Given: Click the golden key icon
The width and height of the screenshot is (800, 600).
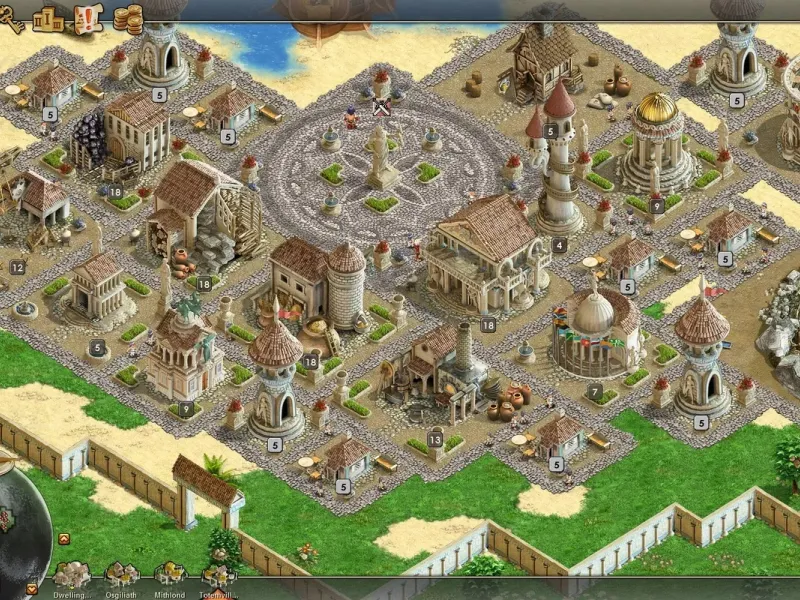Looking at the screenshot, I should pos(11,21).
